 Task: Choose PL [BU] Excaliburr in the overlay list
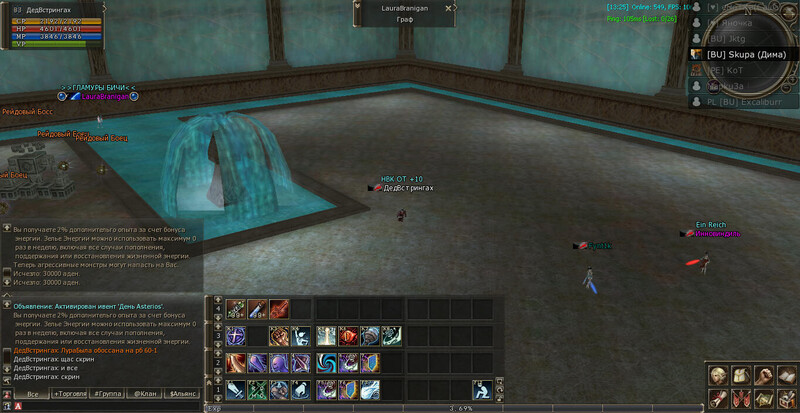746,102
